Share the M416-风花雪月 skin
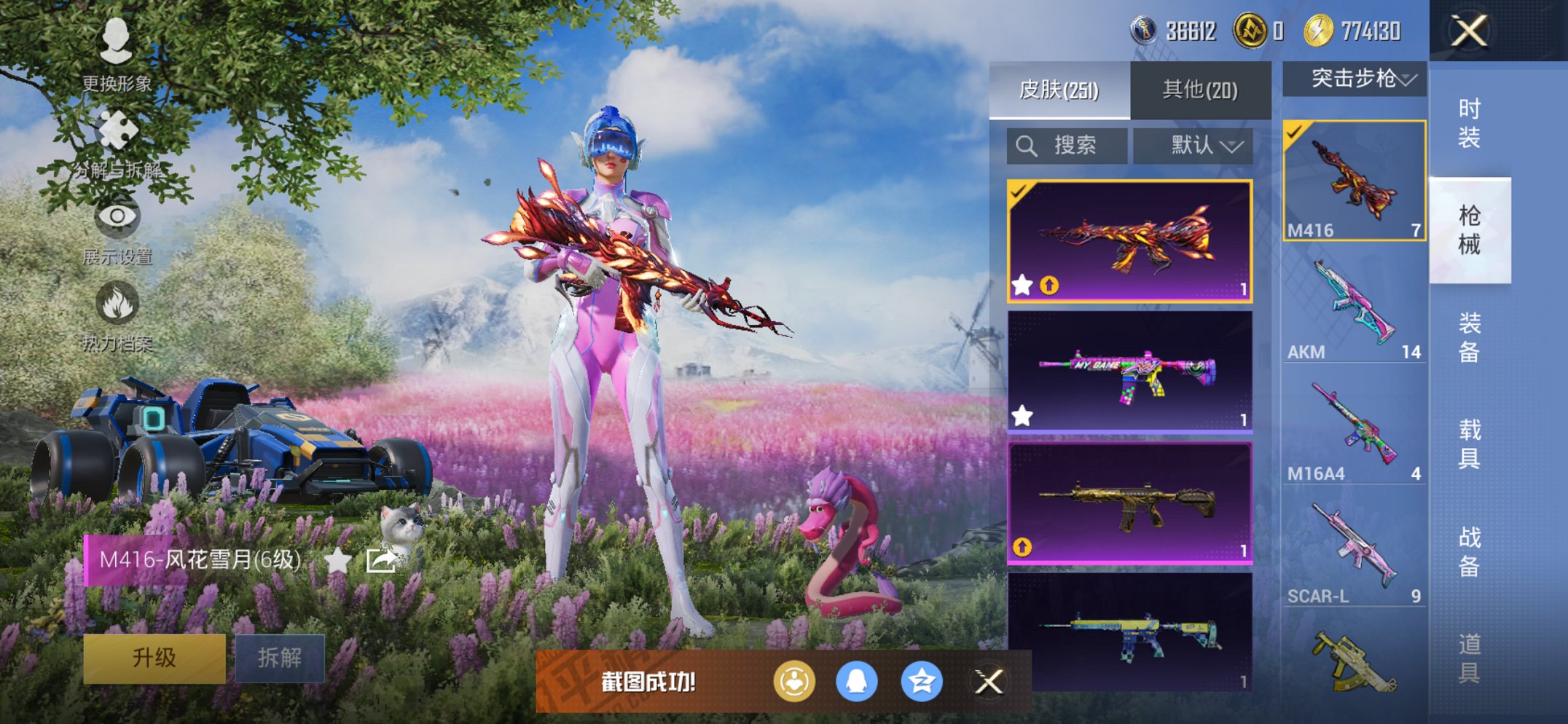 pyautogui.click(x=381, y=560)
